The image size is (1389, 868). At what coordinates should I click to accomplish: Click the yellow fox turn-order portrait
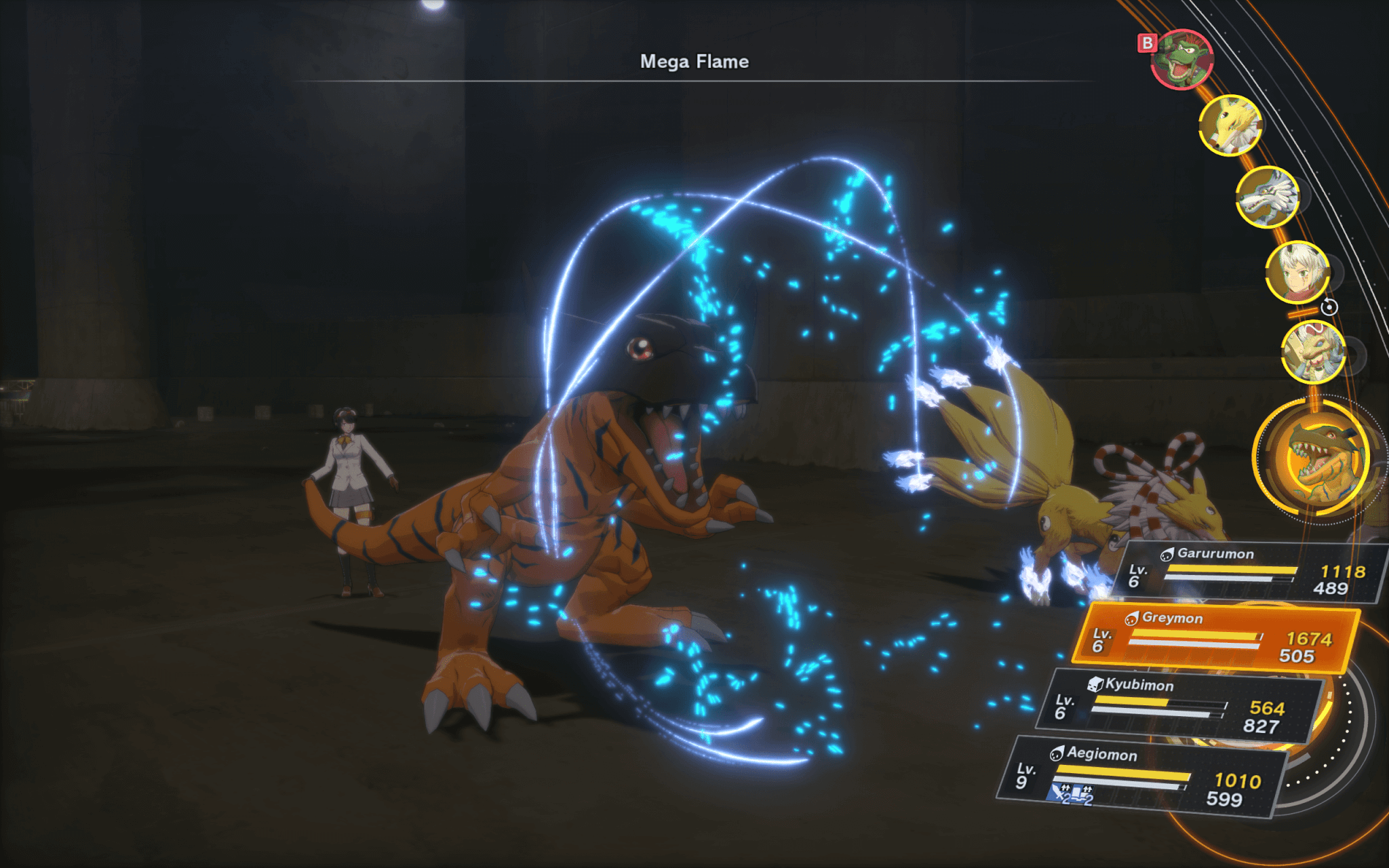[1230, 125]
